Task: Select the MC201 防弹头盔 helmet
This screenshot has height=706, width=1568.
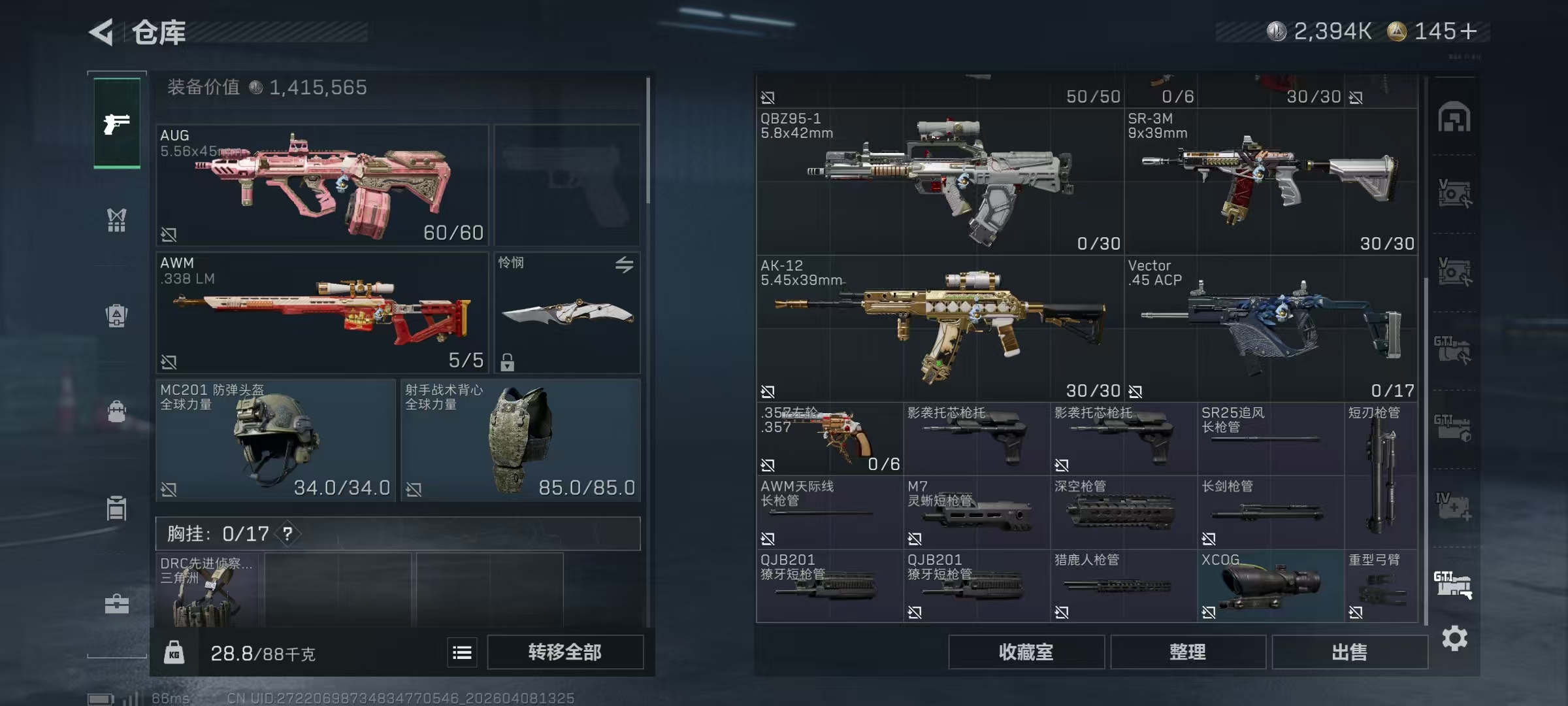Action: (x=275, y=440)
